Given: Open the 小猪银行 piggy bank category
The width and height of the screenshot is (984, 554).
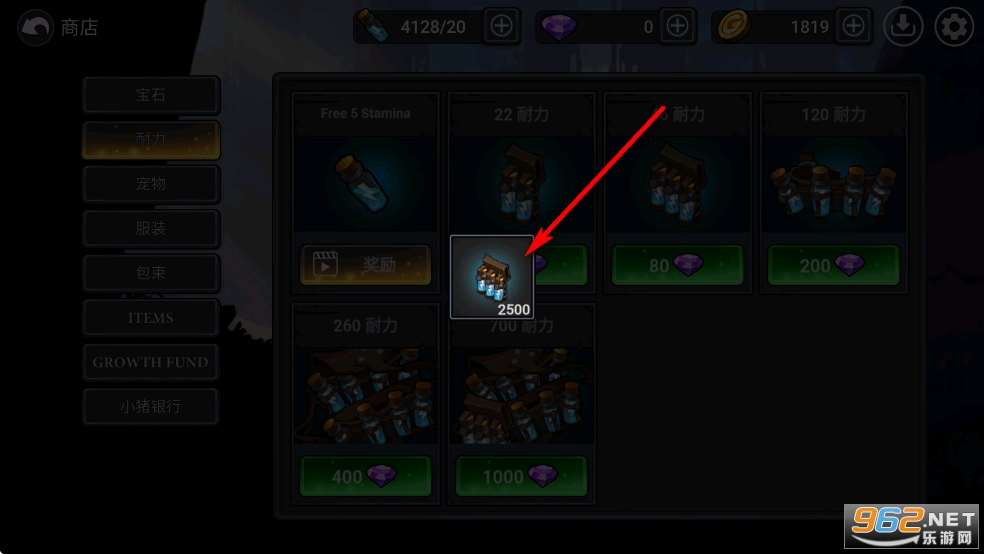Looking at the screenshot, I should click(151, 407).
